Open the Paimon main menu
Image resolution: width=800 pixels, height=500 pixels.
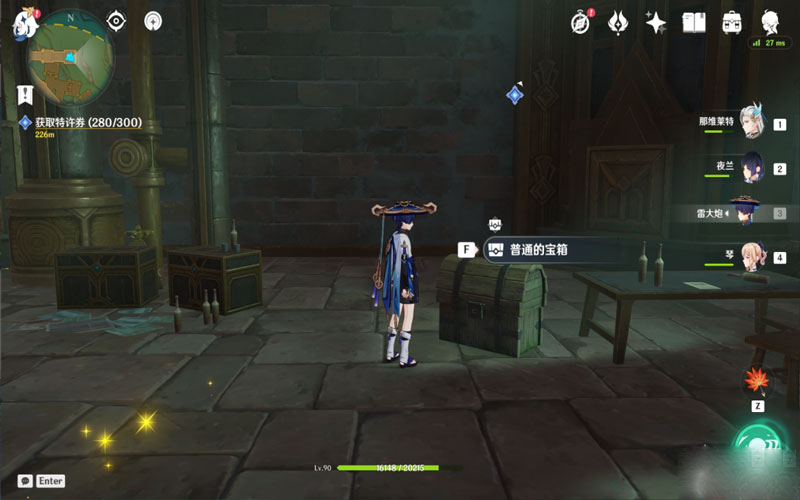(22, 22)
